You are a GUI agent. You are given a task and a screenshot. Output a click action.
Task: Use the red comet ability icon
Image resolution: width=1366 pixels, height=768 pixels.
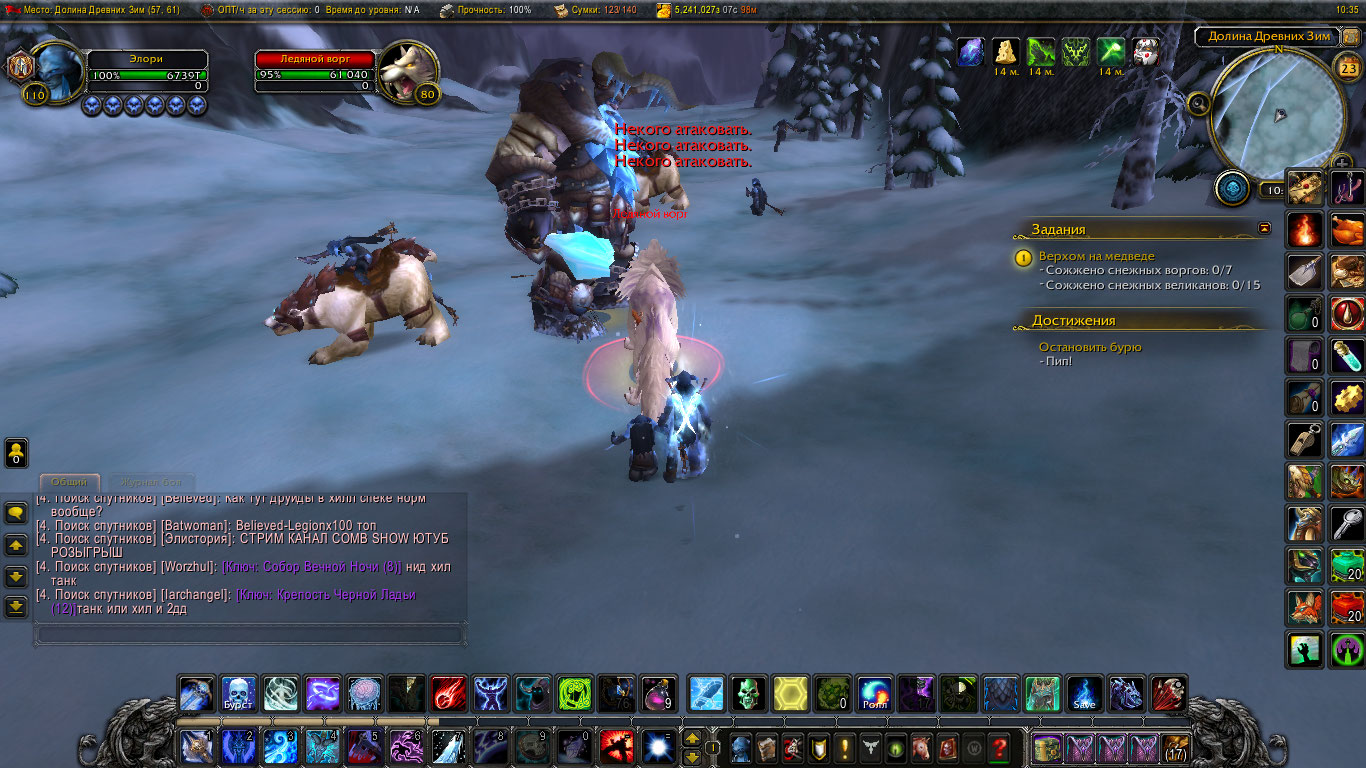pos(447,693)
